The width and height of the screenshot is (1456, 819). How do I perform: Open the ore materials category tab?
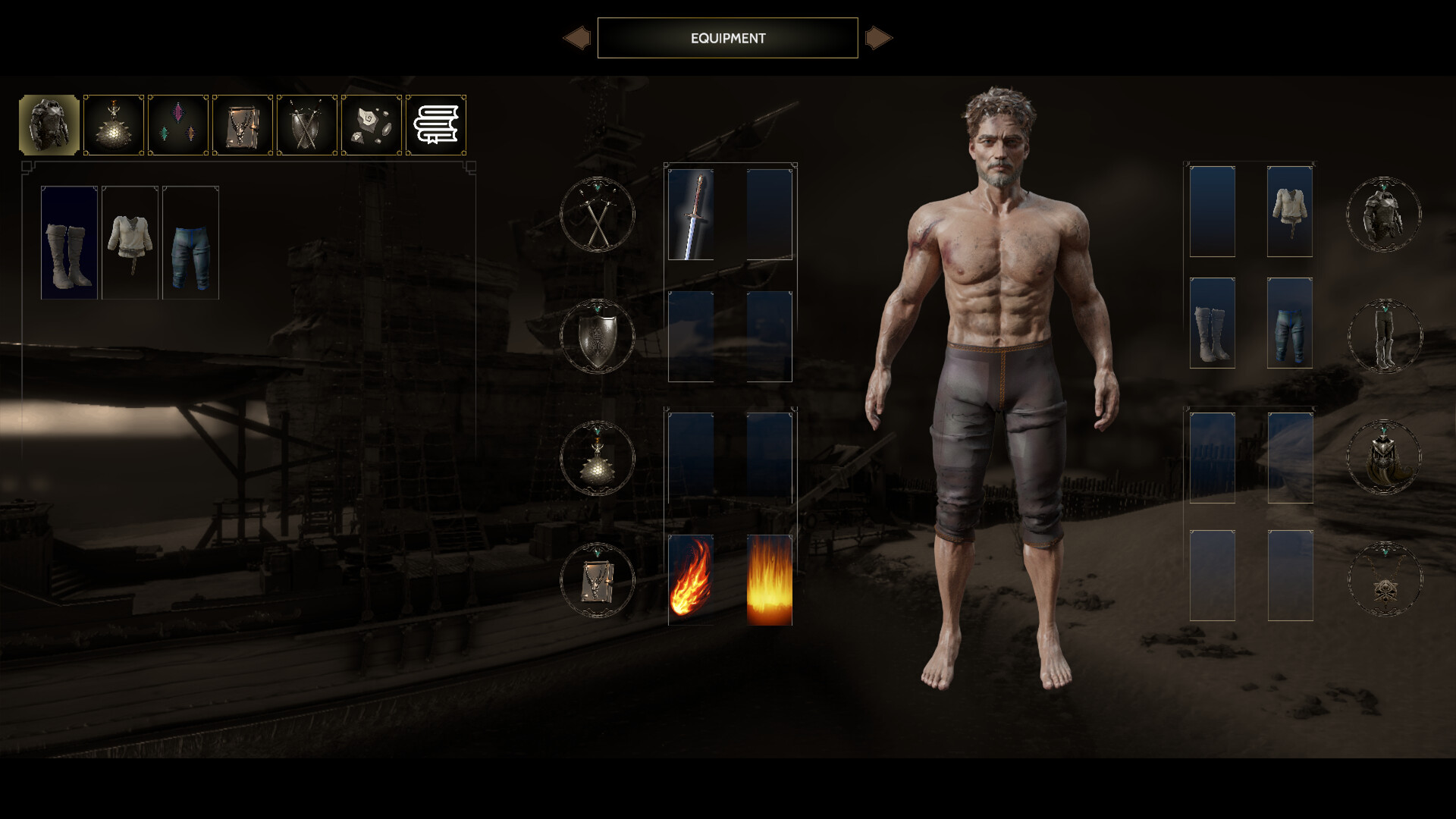(372, 125)
